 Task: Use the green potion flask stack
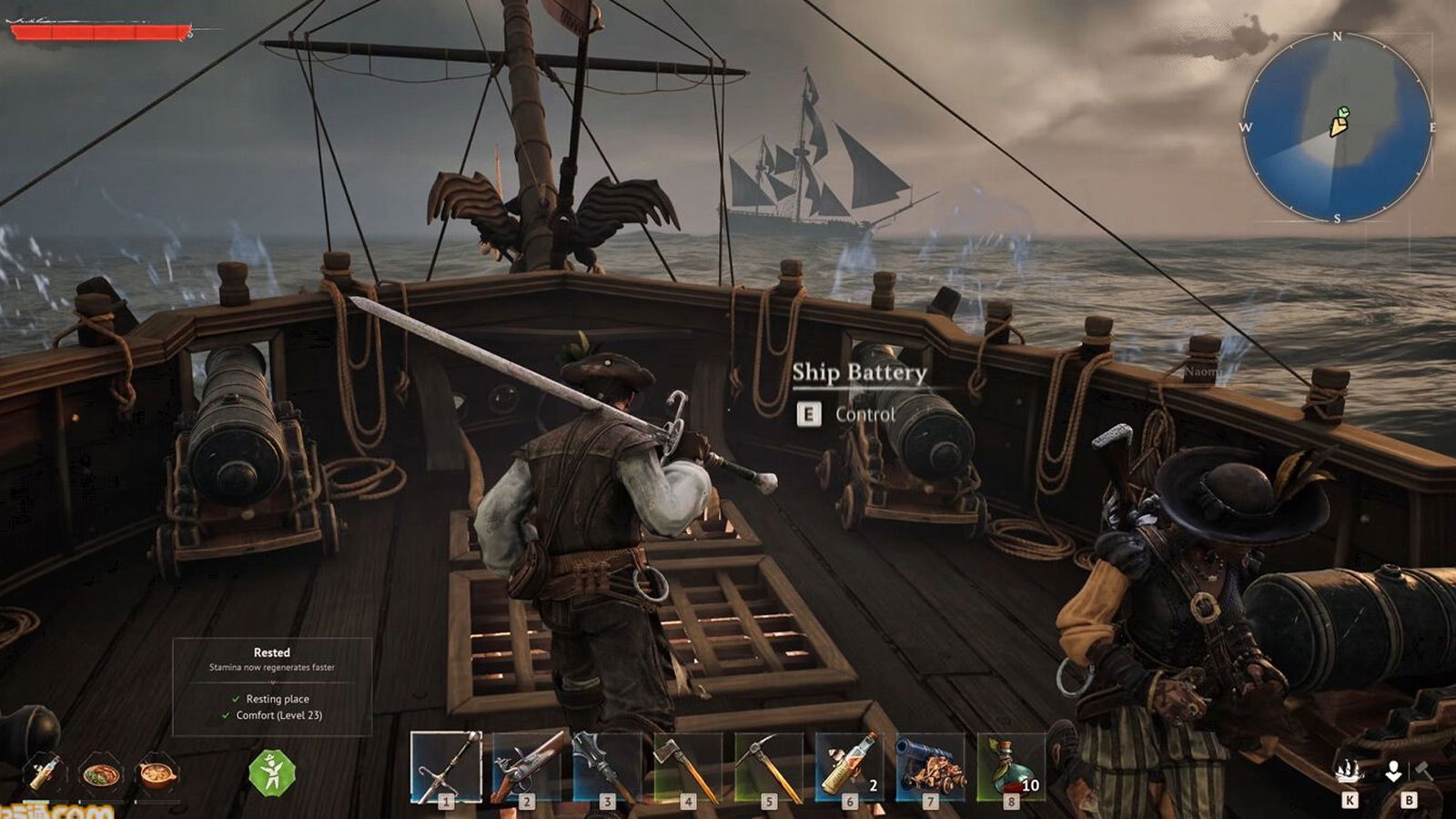[1011, 766]
